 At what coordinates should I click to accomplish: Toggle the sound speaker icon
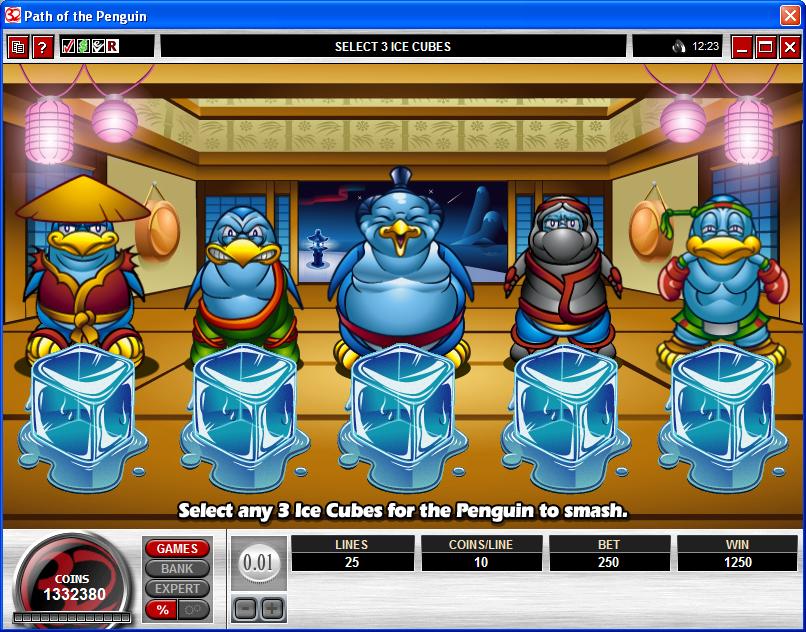tap(678, 47)
